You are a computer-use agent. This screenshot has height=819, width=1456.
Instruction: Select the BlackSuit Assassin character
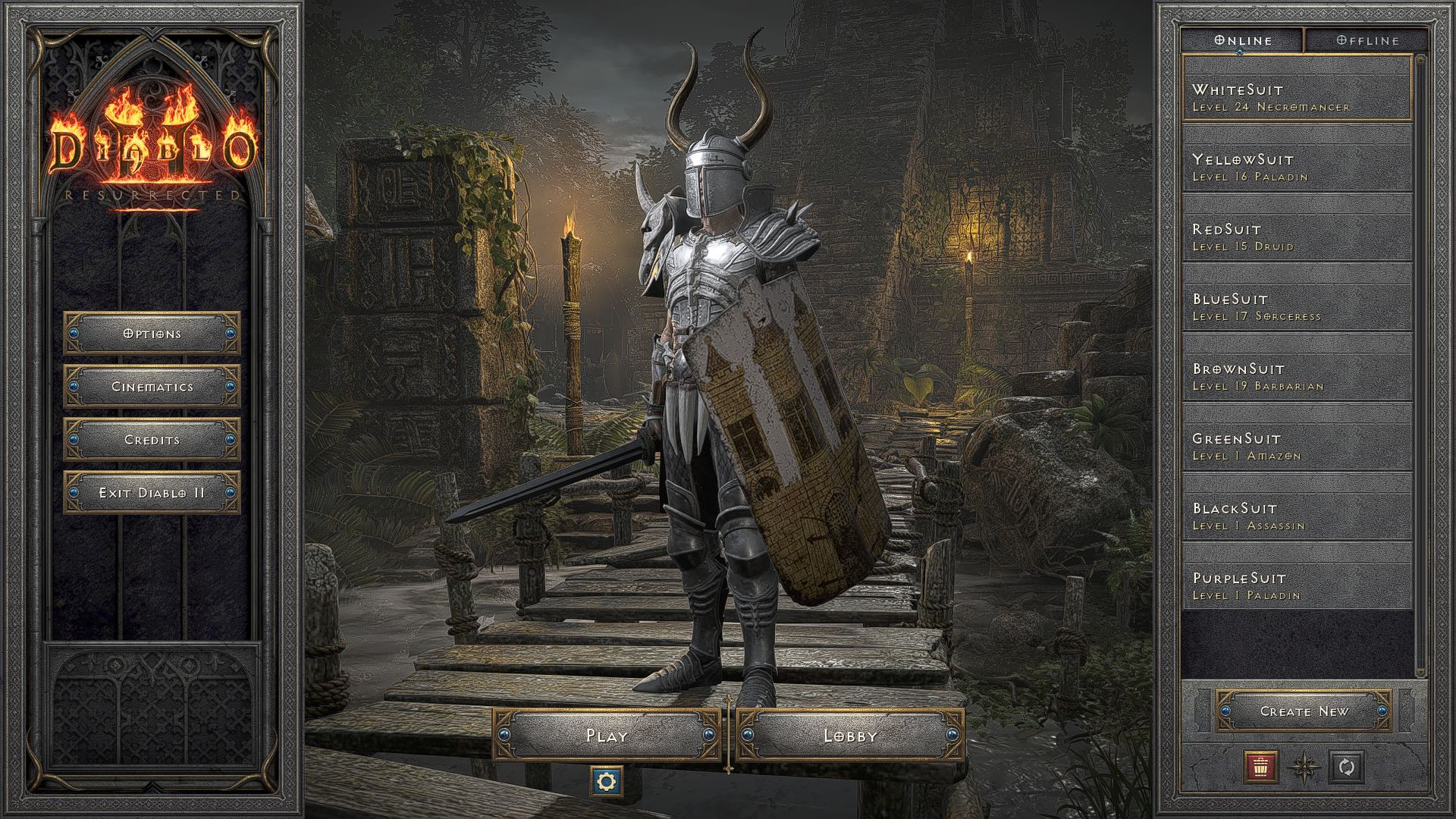point(1297,516)
